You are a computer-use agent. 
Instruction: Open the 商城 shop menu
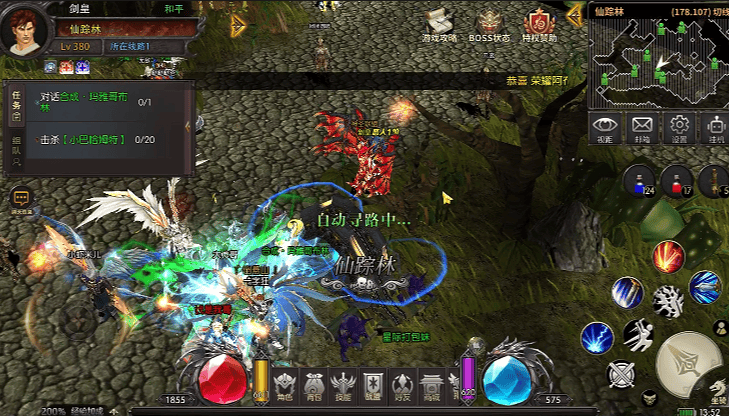tap(432, 386)
